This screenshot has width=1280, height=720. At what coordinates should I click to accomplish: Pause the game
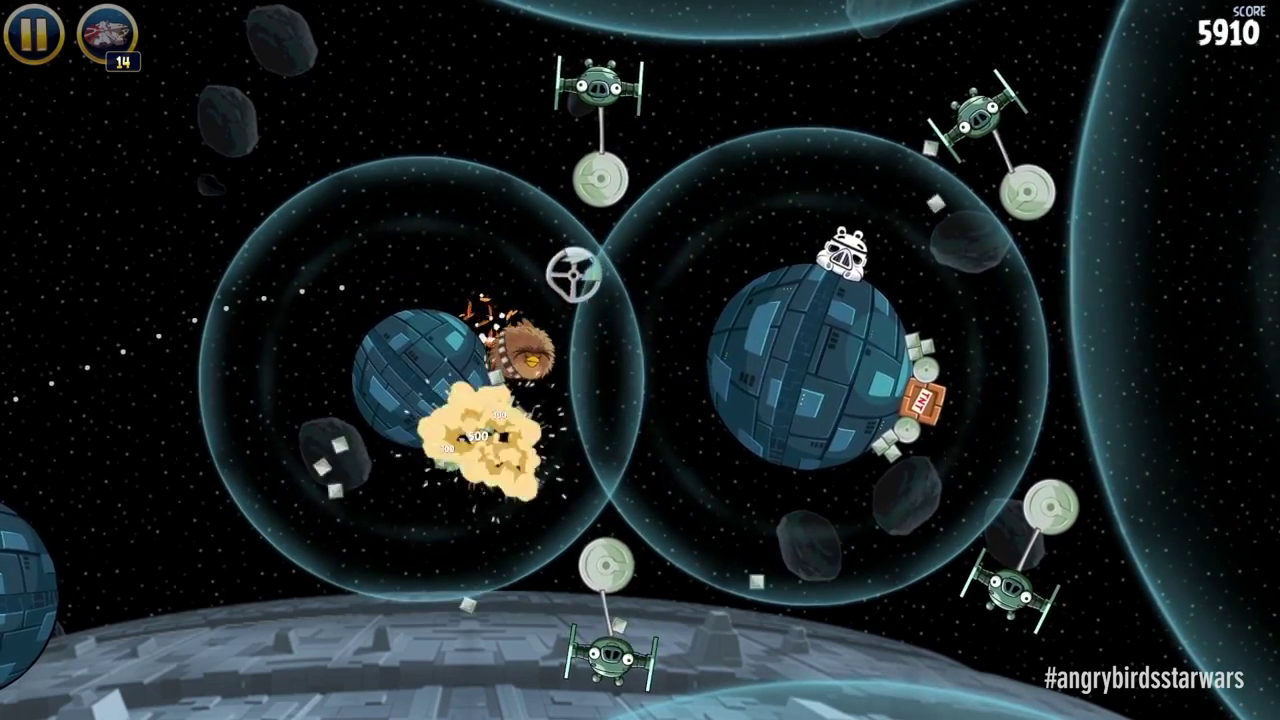point(34,34)
